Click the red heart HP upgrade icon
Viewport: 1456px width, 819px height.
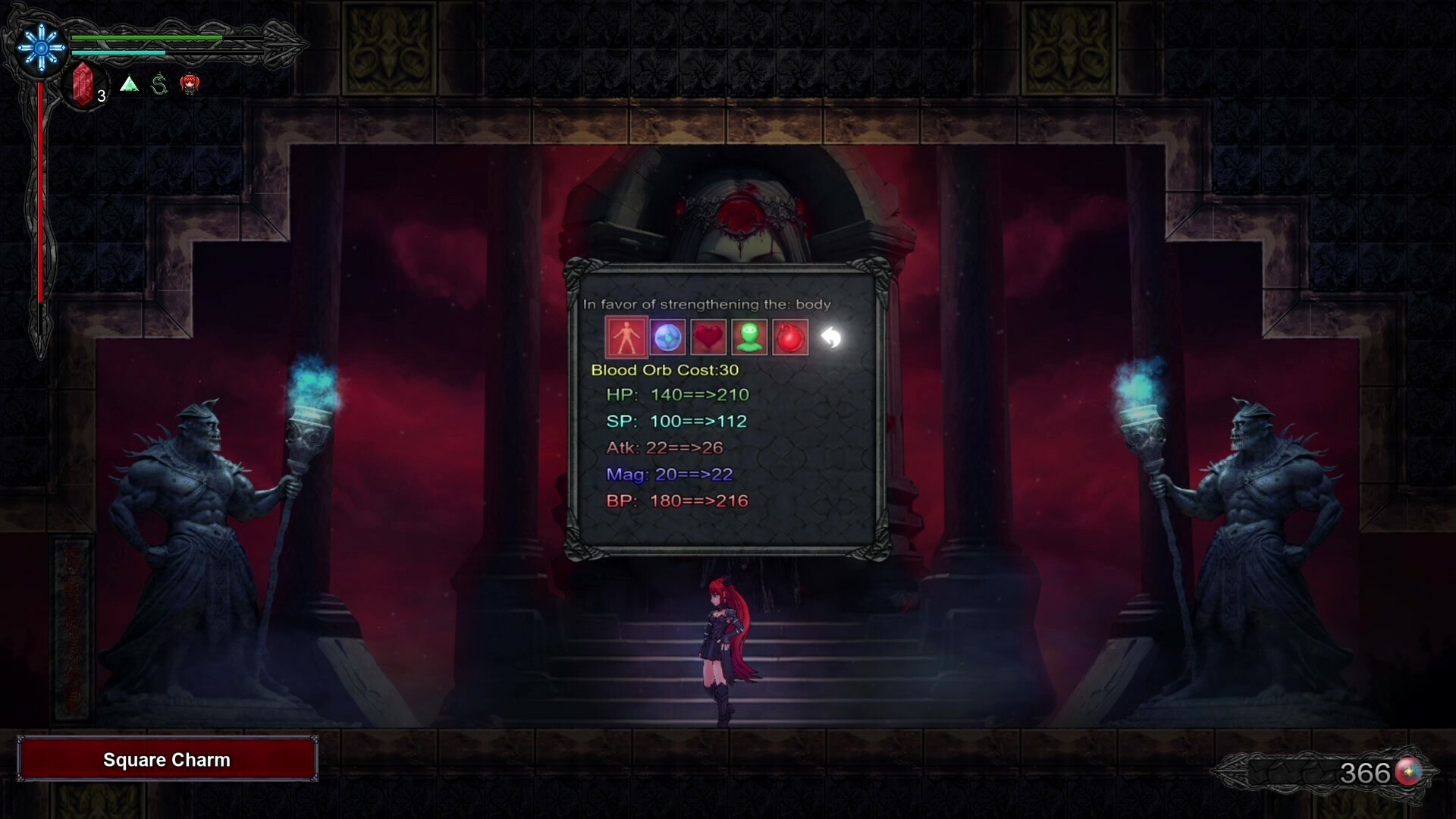[x=709, y=337]
